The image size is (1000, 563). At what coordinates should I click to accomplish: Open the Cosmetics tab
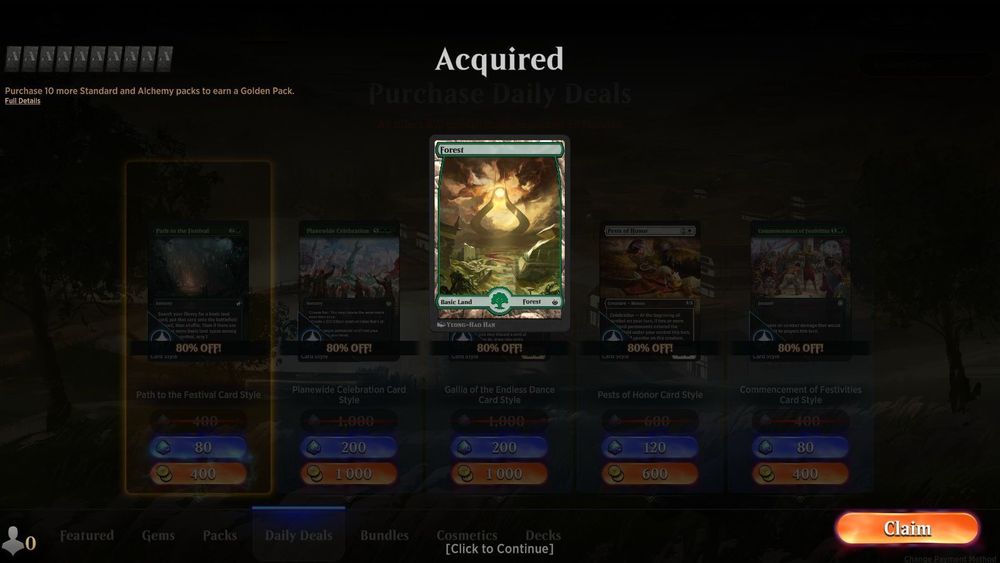467,535
